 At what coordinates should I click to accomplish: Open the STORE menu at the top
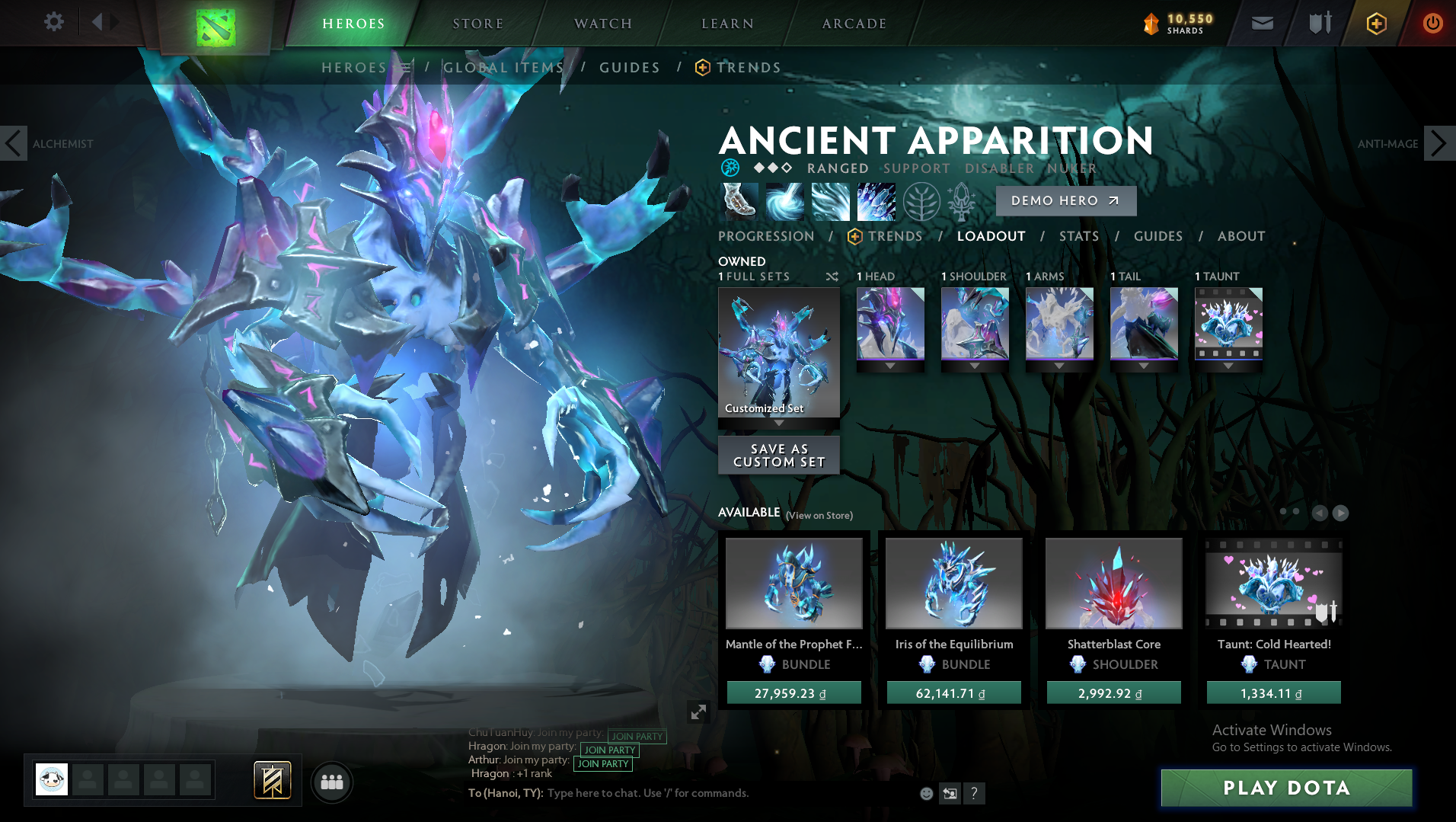[477, 23]
